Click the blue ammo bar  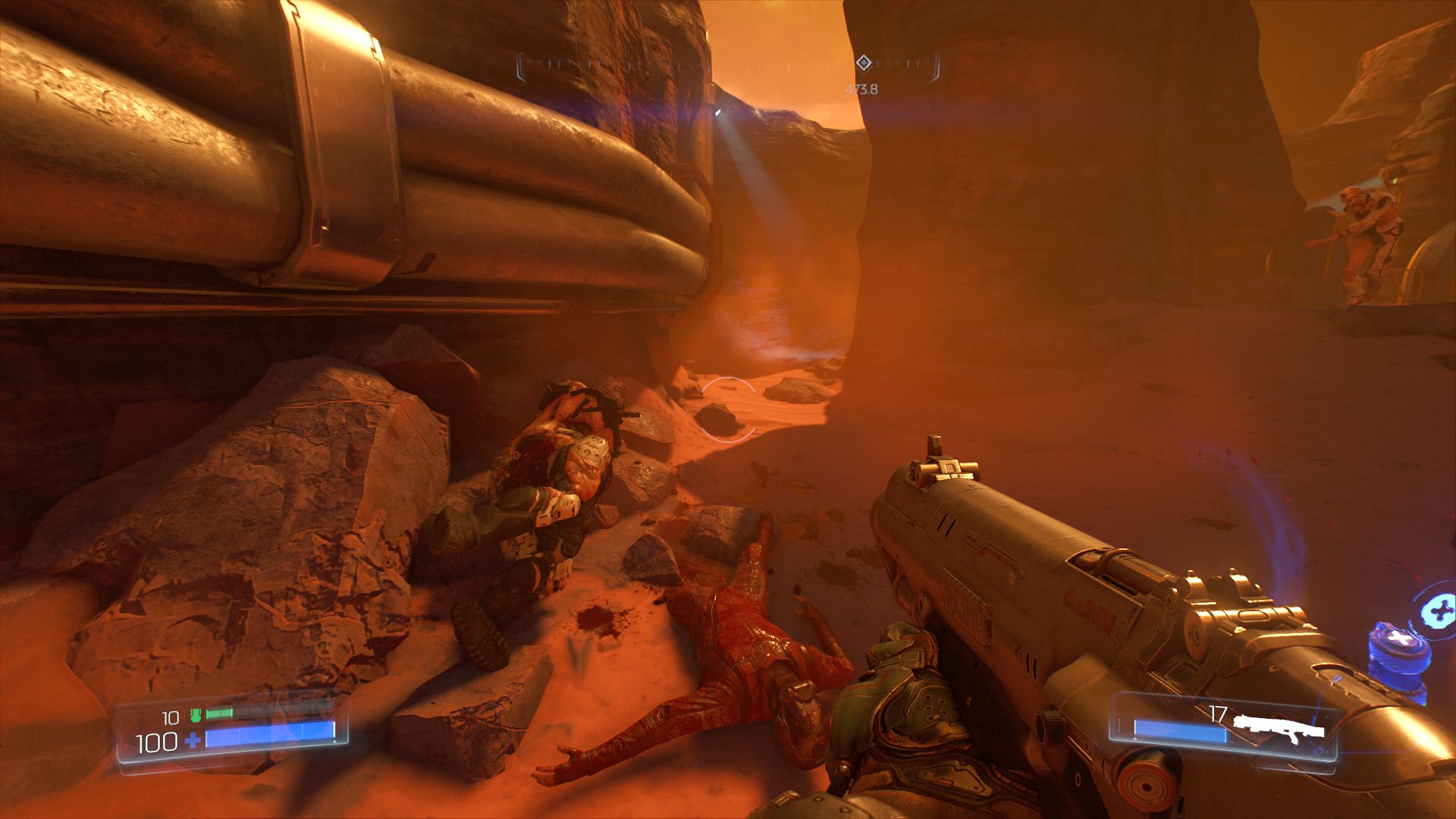(x=1178, y=730)
